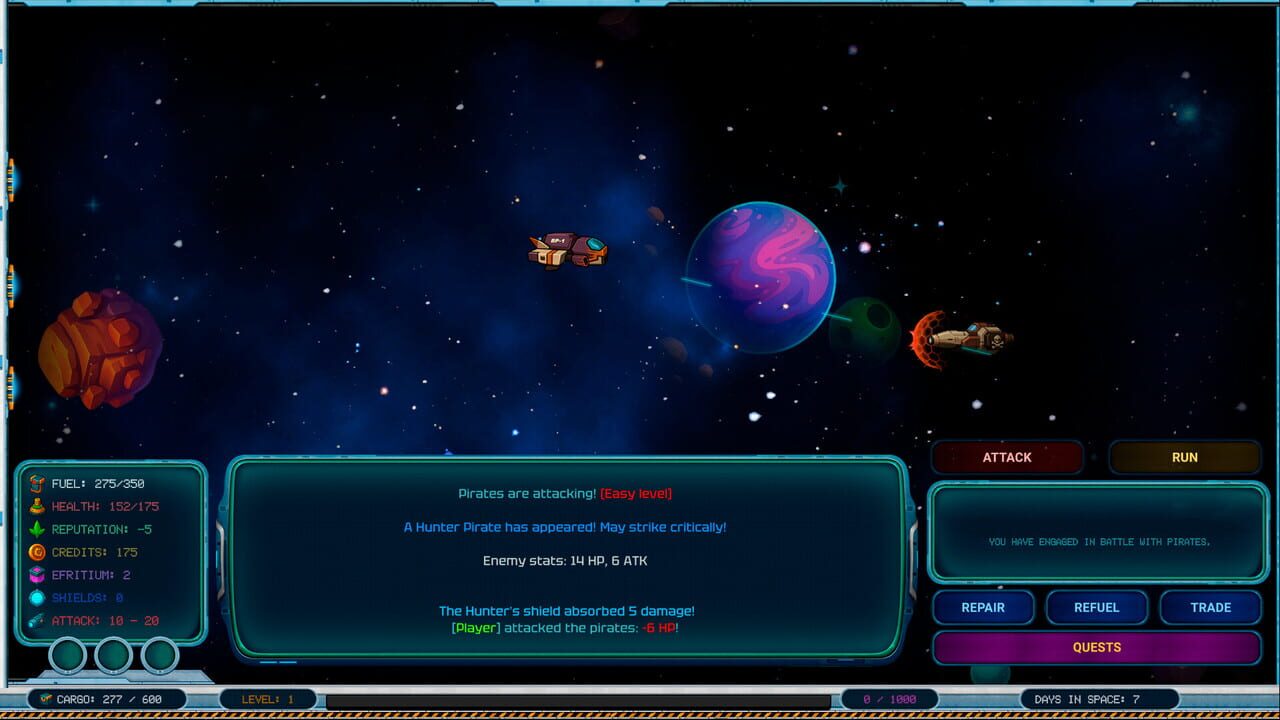
Task: Activate the REFUEL option
Action: coord(1097,607)
